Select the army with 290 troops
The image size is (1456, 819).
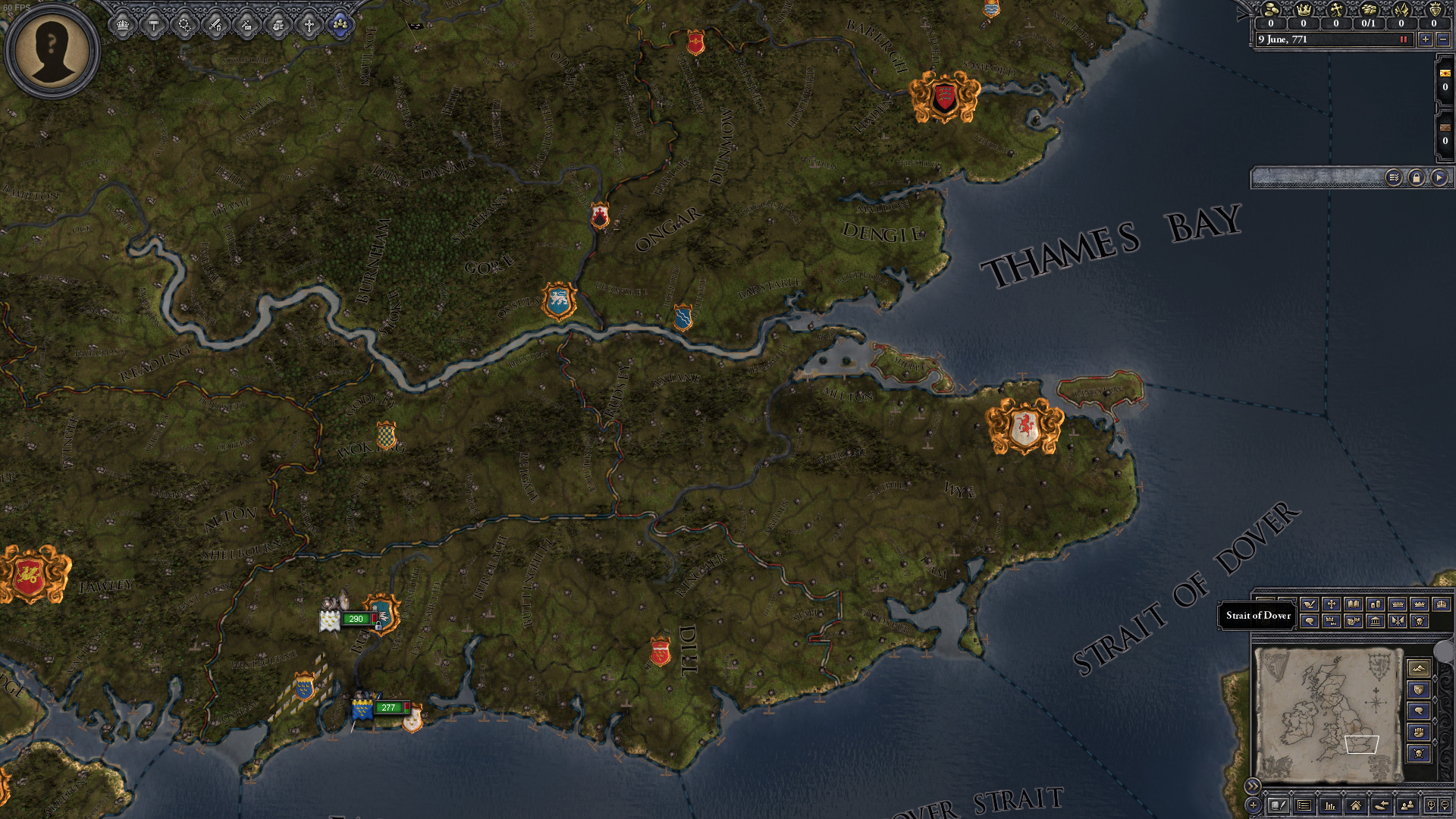[x=356, y=620]
